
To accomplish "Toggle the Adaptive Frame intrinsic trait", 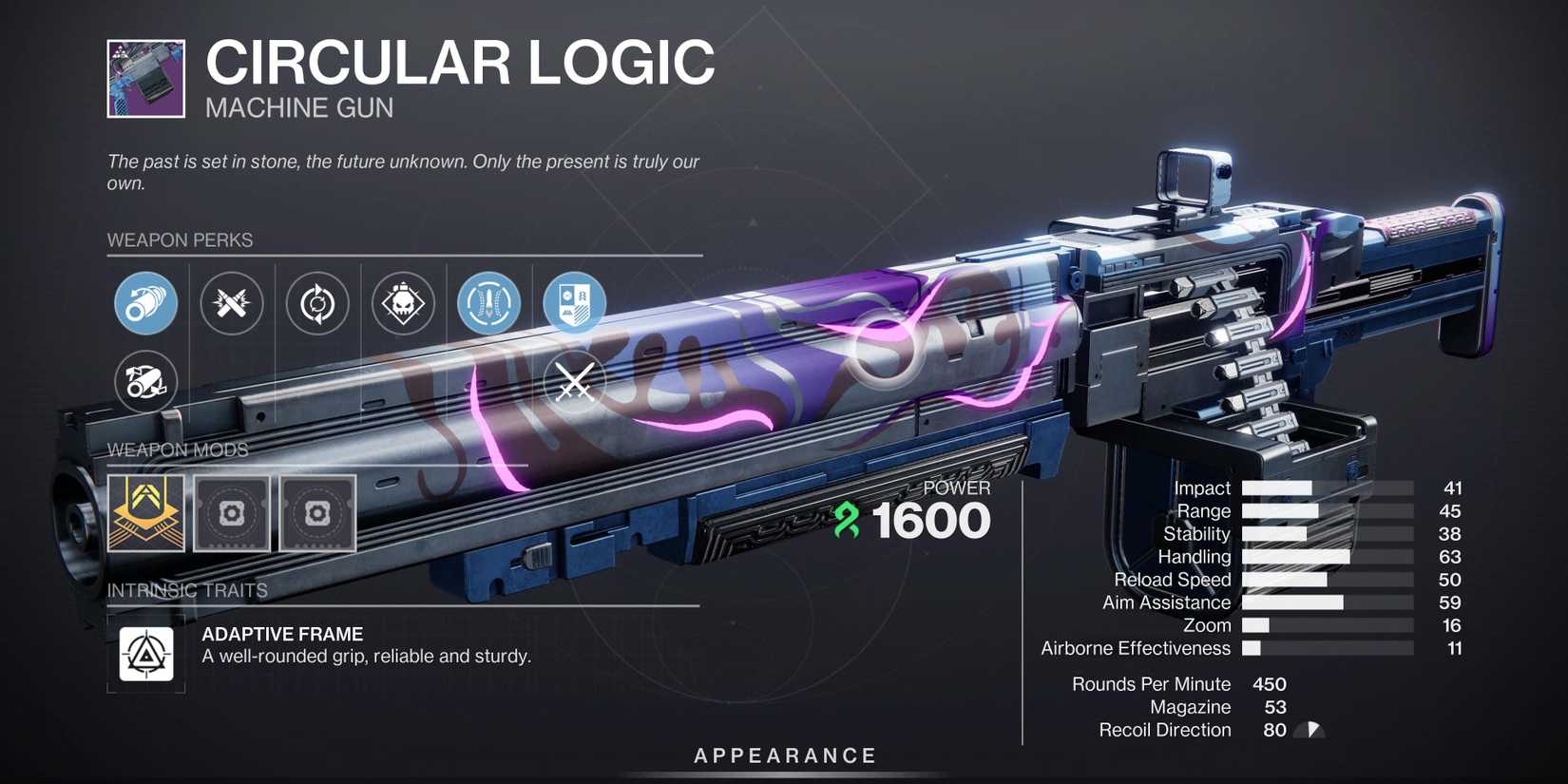I will tap(144, 655).
